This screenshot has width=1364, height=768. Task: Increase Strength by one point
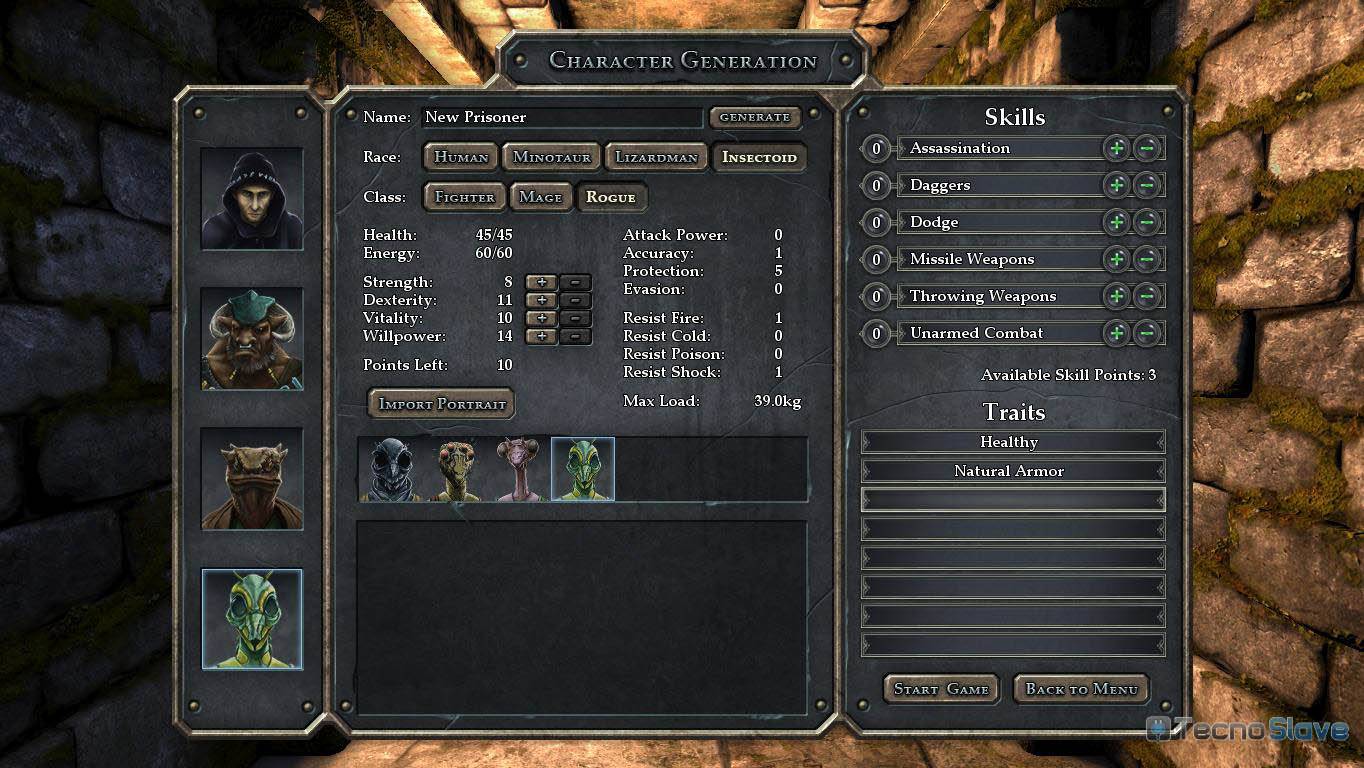[542, 283]
